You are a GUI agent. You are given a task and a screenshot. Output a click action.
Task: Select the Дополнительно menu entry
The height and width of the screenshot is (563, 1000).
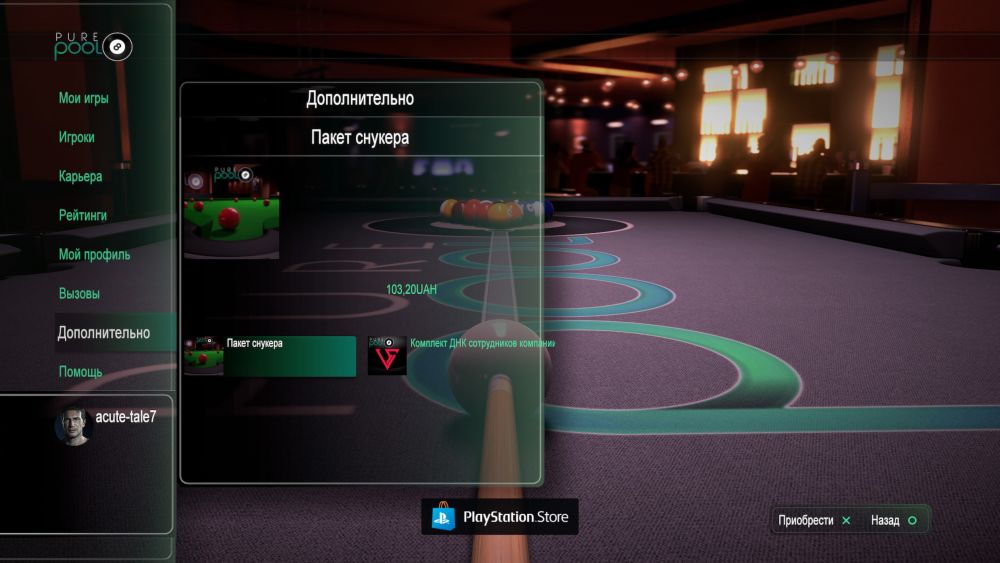[104, 333]
